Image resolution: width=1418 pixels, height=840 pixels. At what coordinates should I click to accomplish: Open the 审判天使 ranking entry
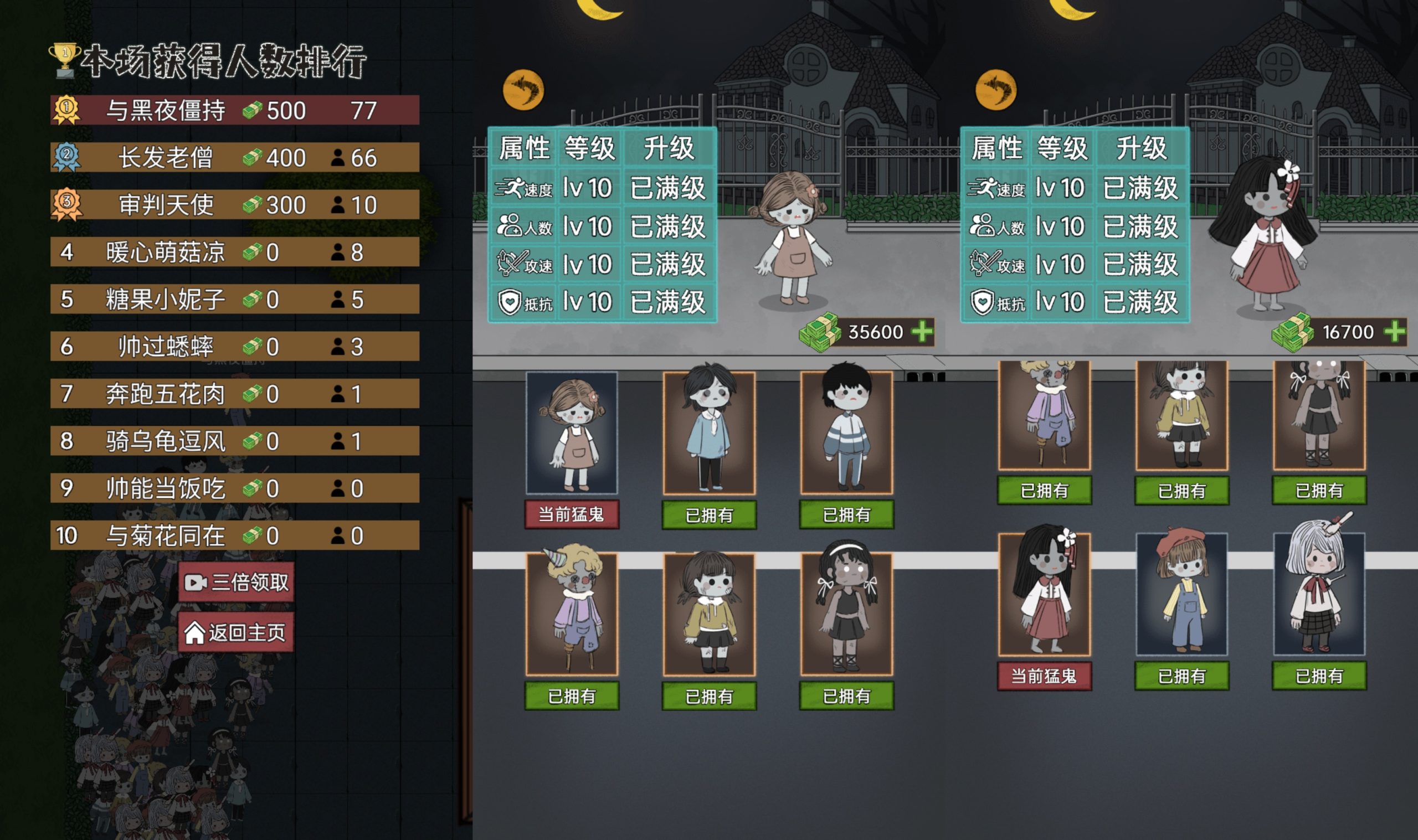pyautogui.click(x=235, y=205)
